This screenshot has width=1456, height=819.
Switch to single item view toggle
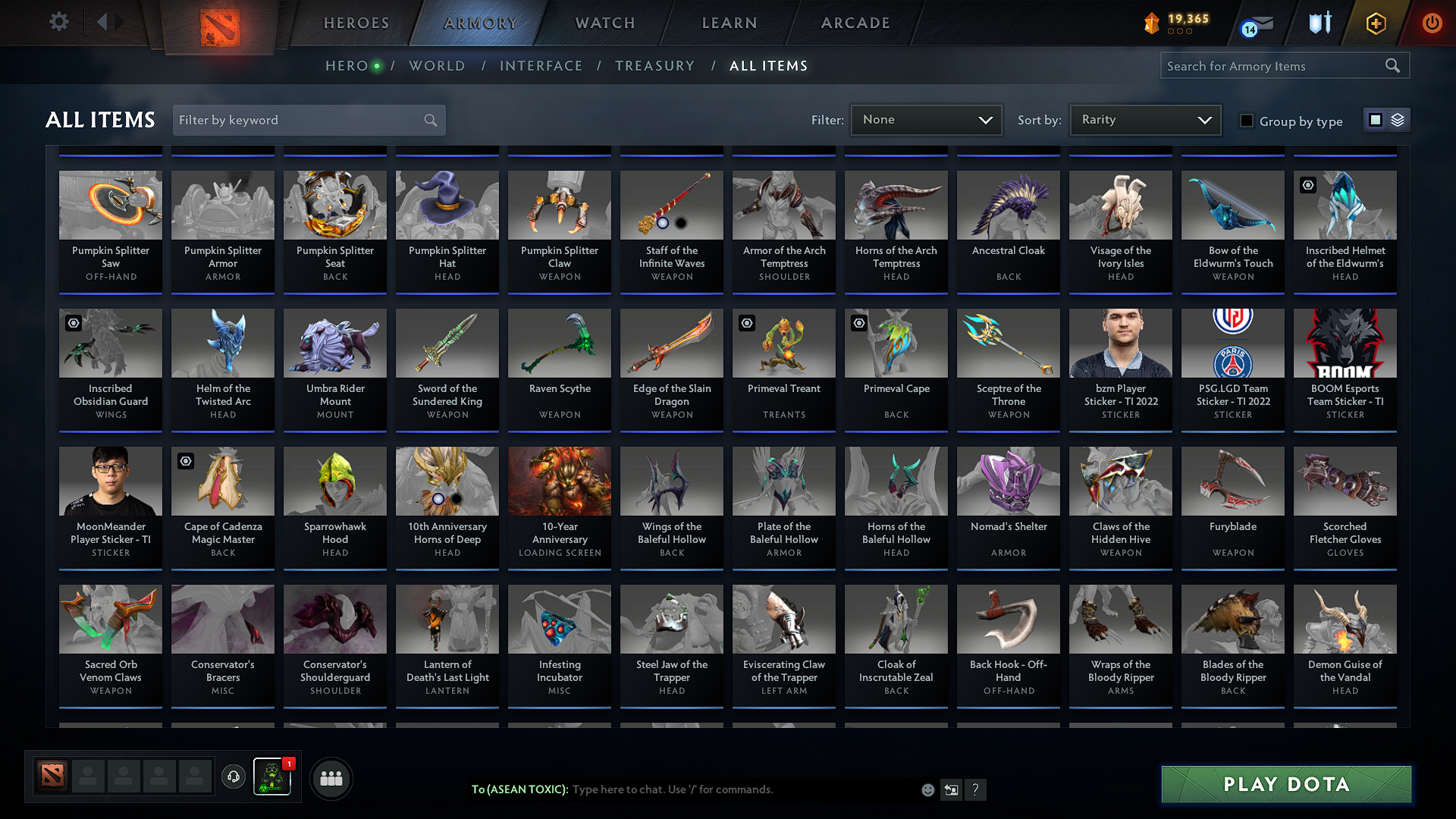(1375, 120)
